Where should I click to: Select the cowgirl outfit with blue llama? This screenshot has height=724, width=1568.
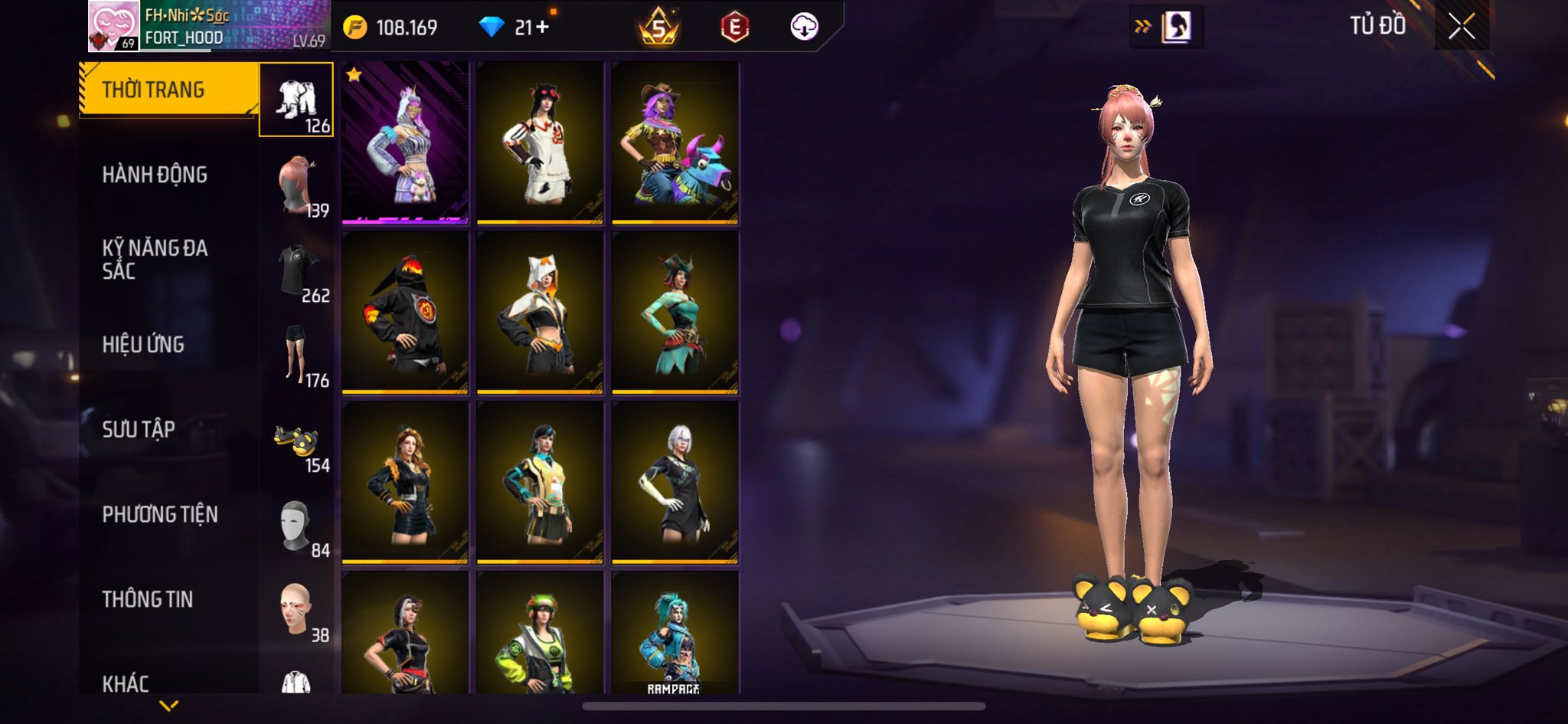675,143
